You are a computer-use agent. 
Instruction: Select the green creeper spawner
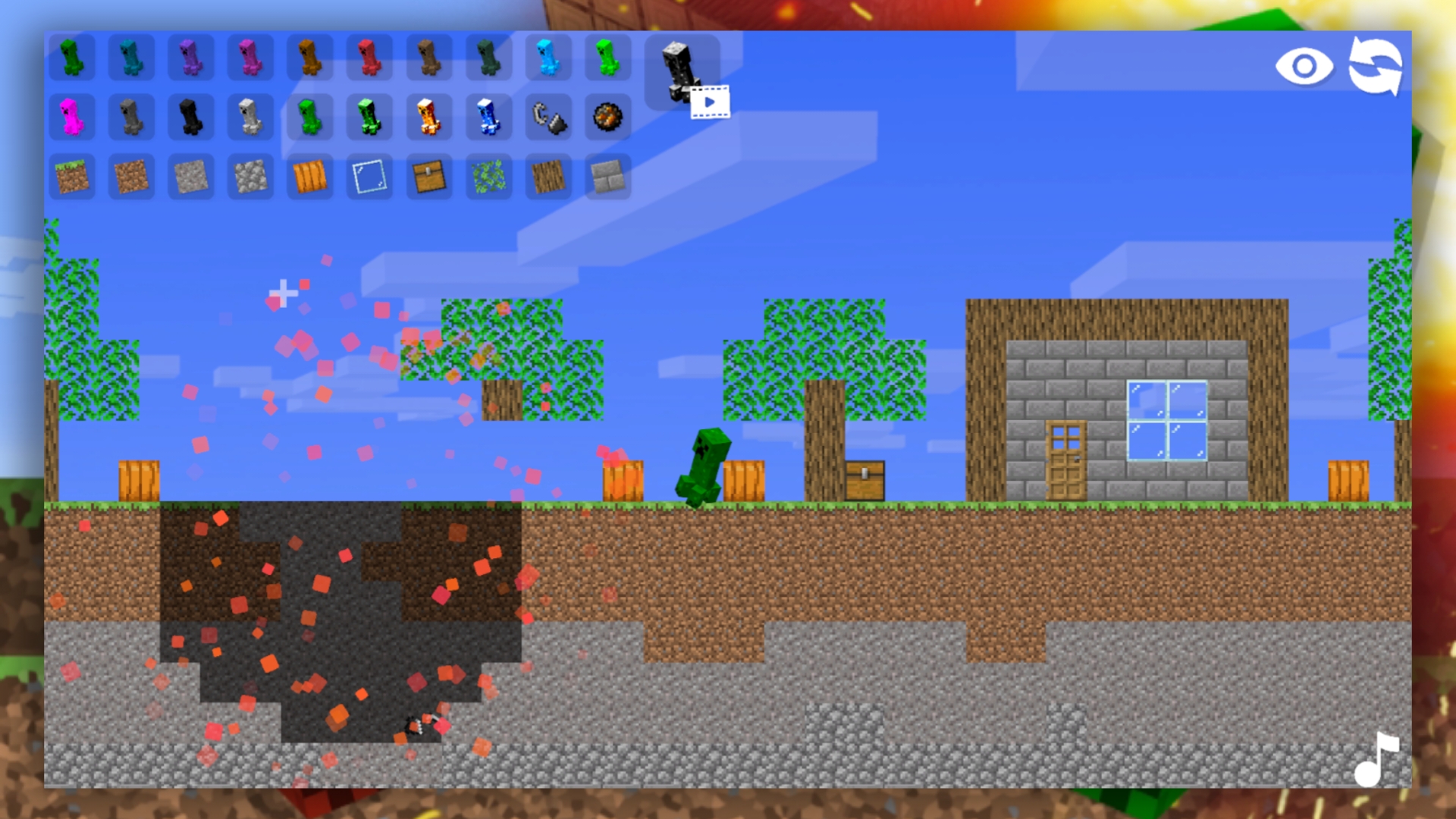coord(73,57)
